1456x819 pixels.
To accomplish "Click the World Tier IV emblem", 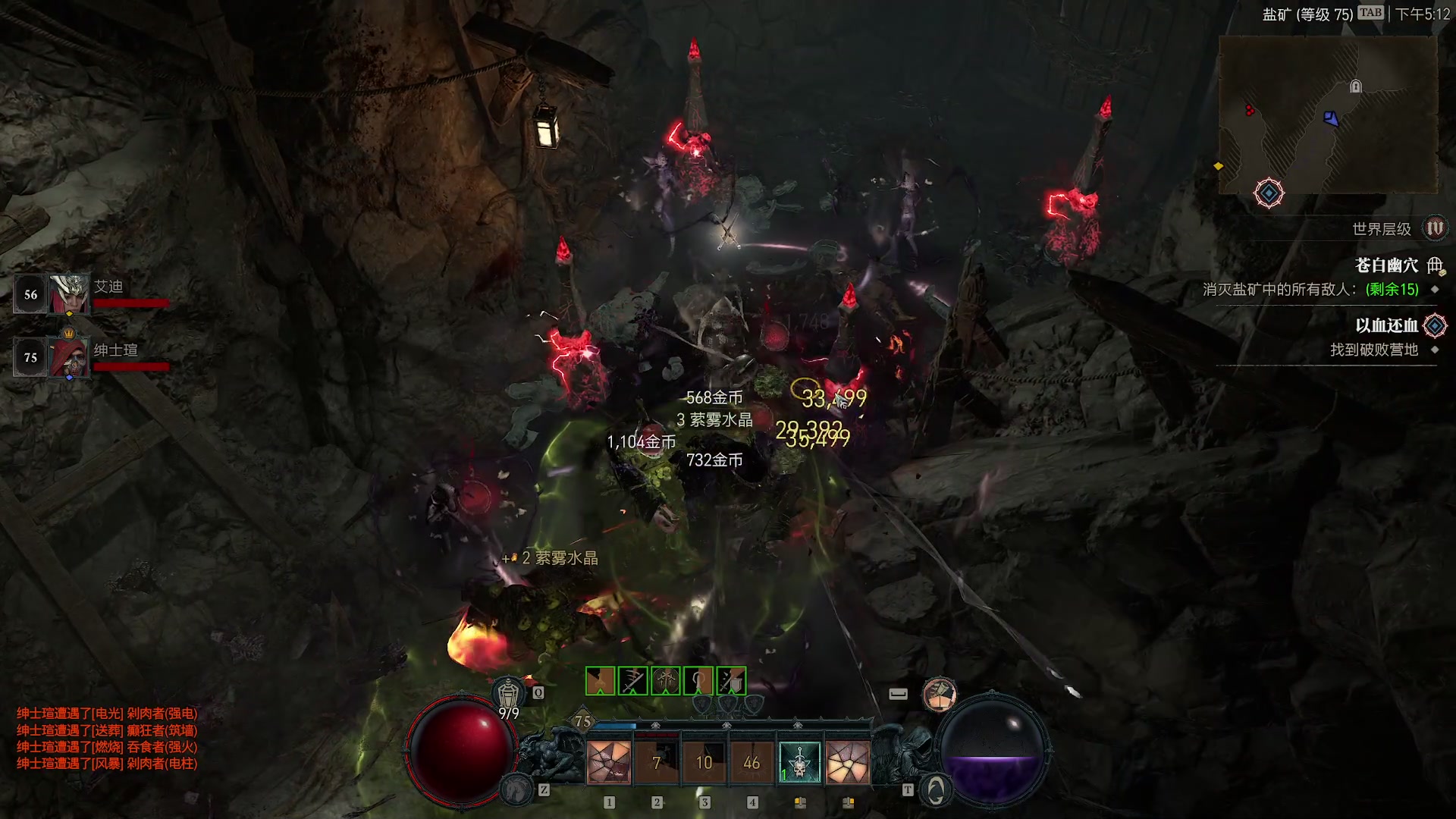I will pos(1435,228).
